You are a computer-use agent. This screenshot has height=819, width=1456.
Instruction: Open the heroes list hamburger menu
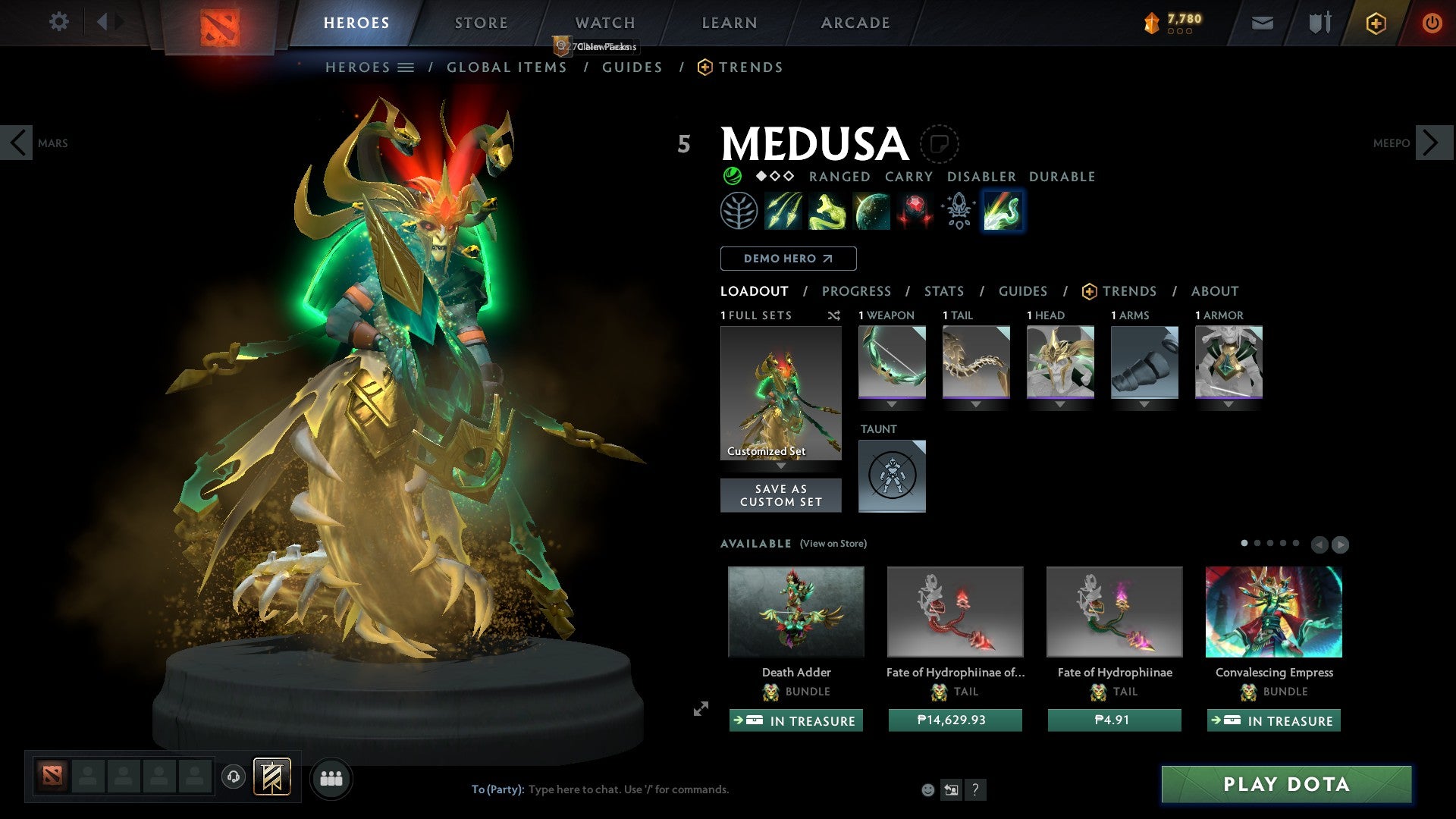[x=407, y=67]
